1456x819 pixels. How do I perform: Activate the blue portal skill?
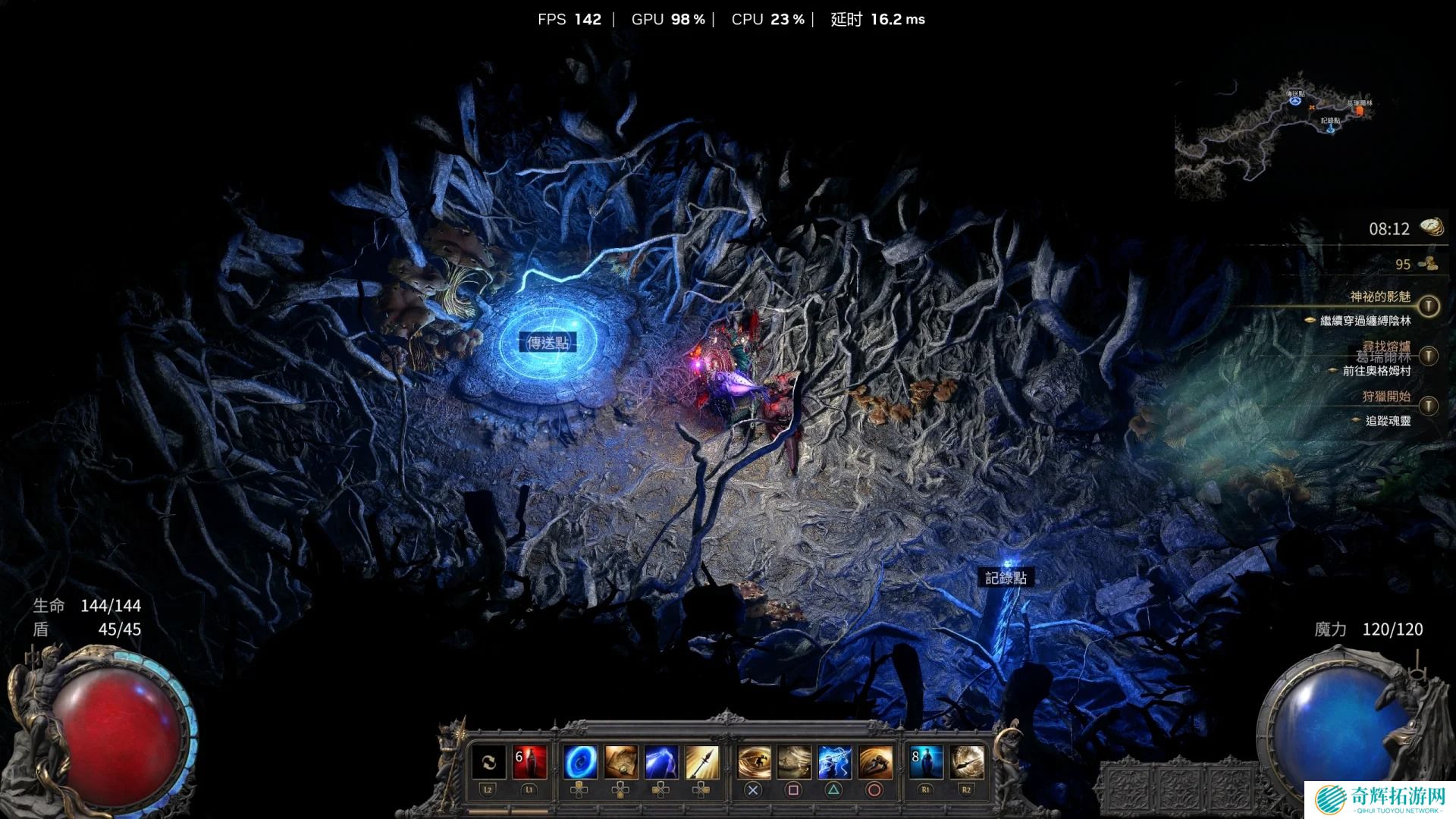tap(580, 763)
